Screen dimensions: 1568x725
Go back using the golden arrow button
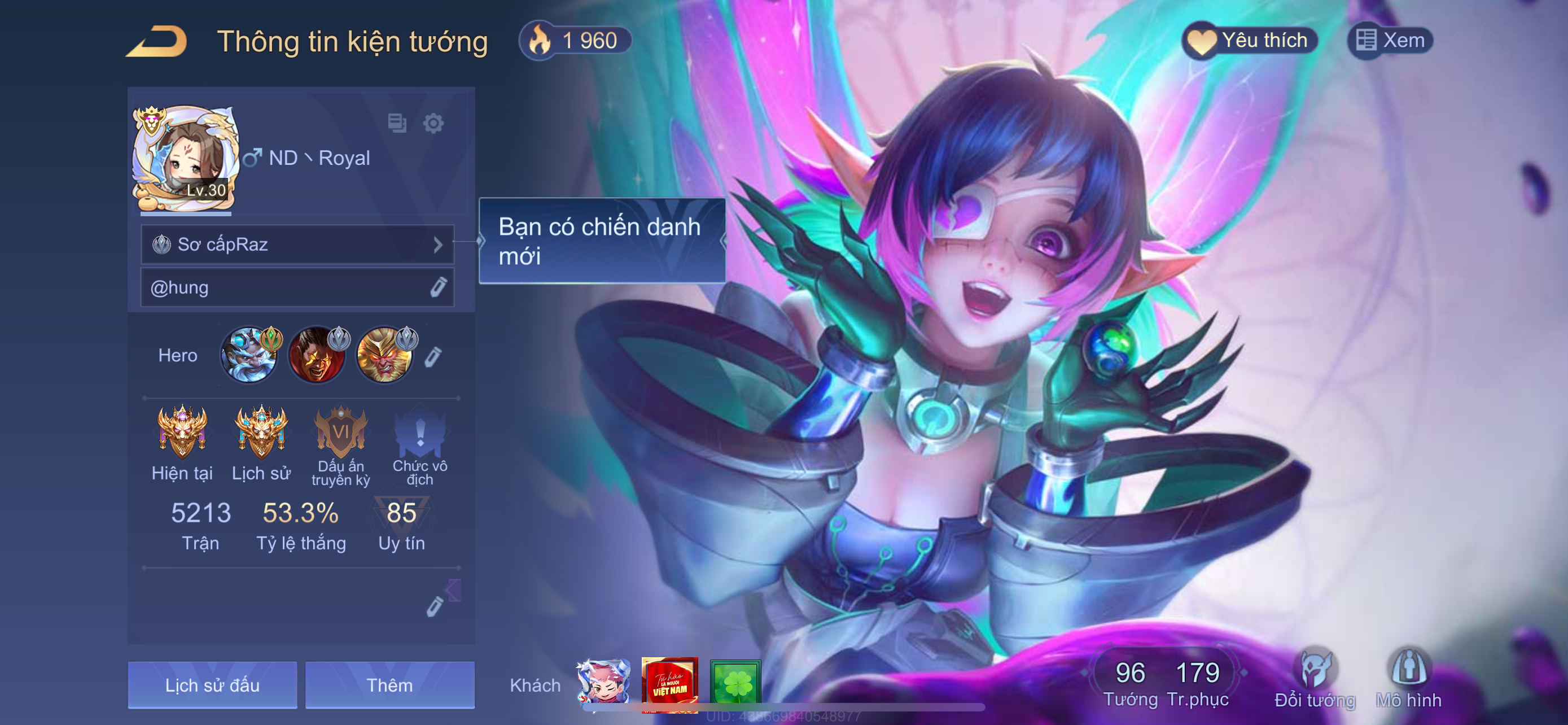point(156,41)
